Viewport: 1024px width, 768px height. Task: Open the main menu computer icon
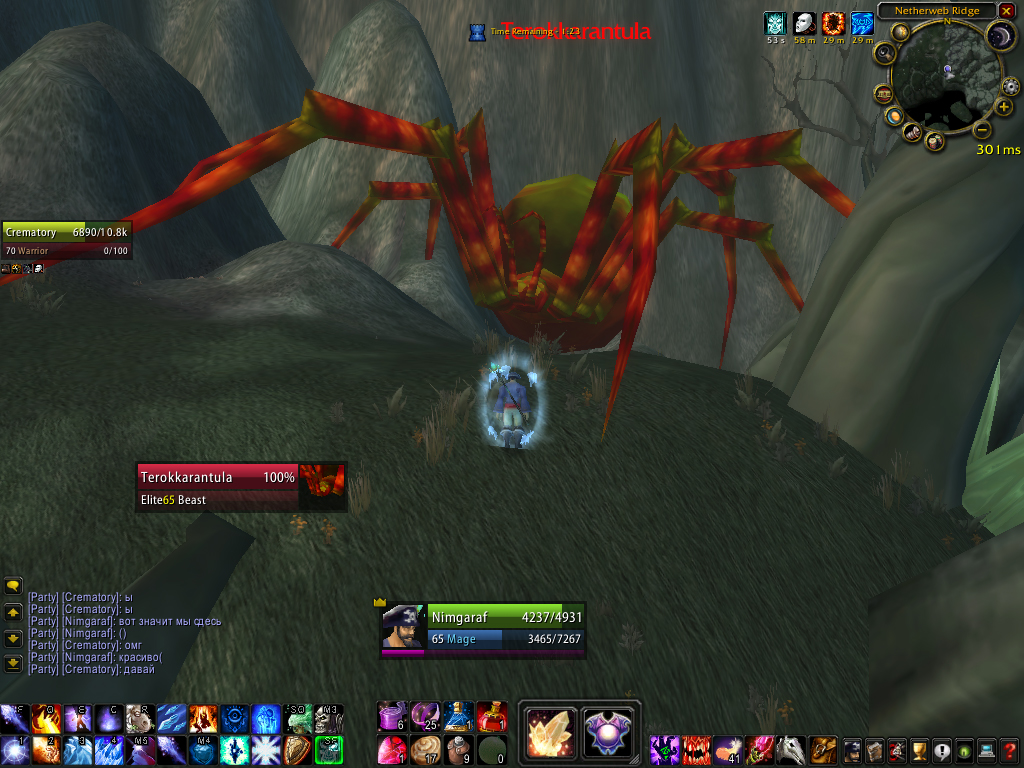tap(987, 749)
